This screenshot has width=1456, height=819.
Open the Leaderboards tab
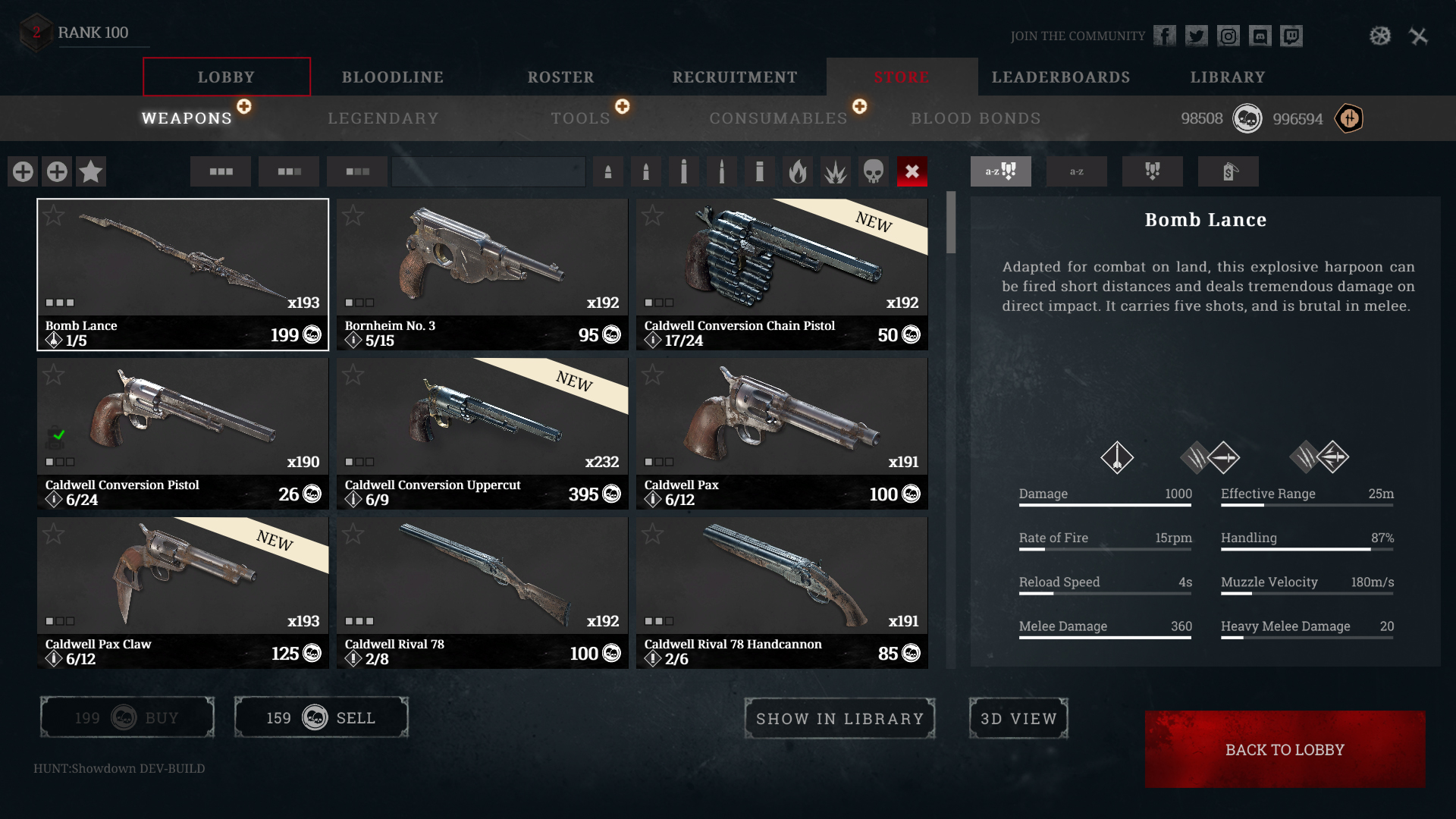pos(1060,77)
